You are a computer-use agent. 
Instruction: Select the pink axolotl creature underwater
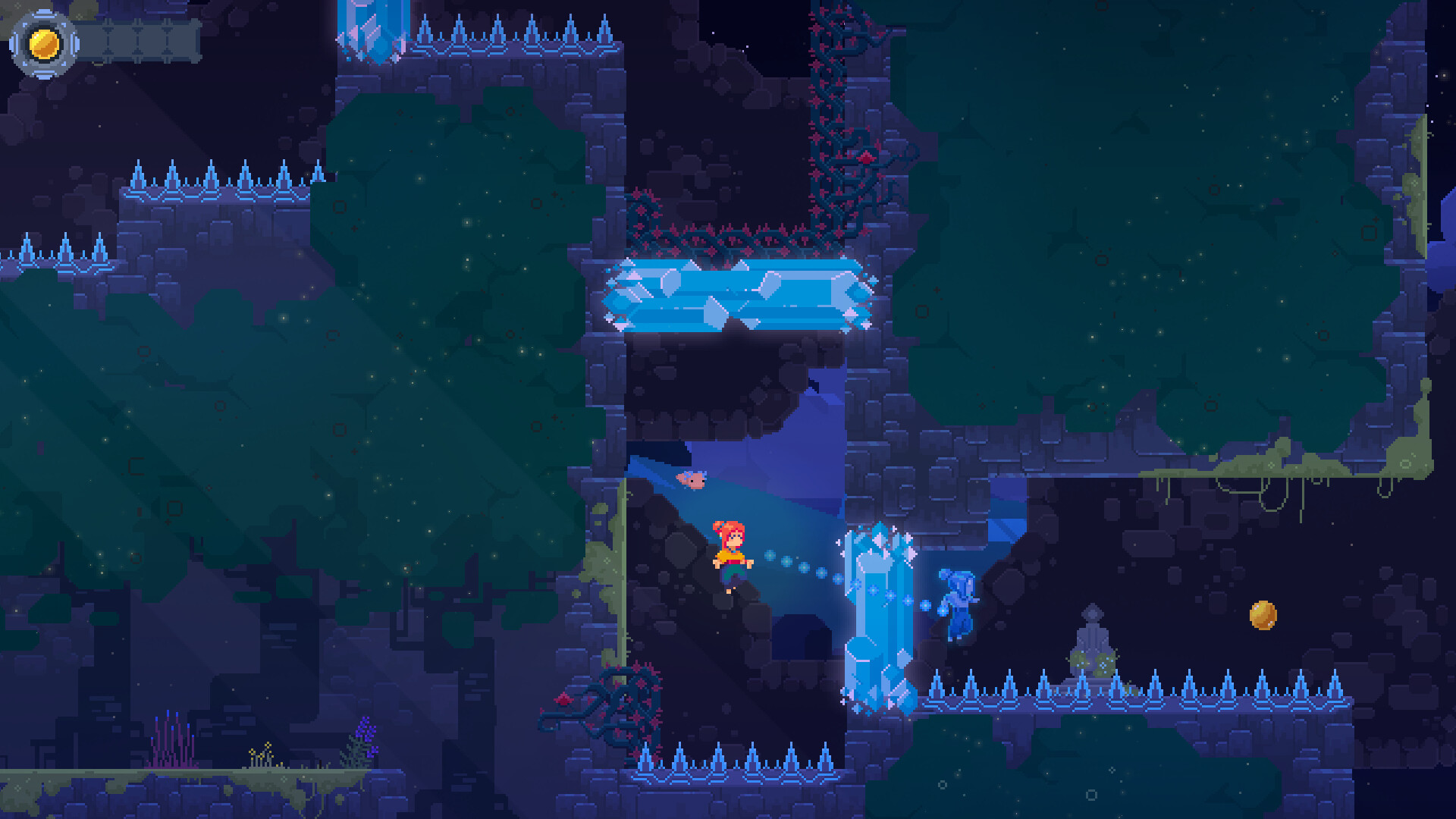pyautogui.click(x=692, y=479)
